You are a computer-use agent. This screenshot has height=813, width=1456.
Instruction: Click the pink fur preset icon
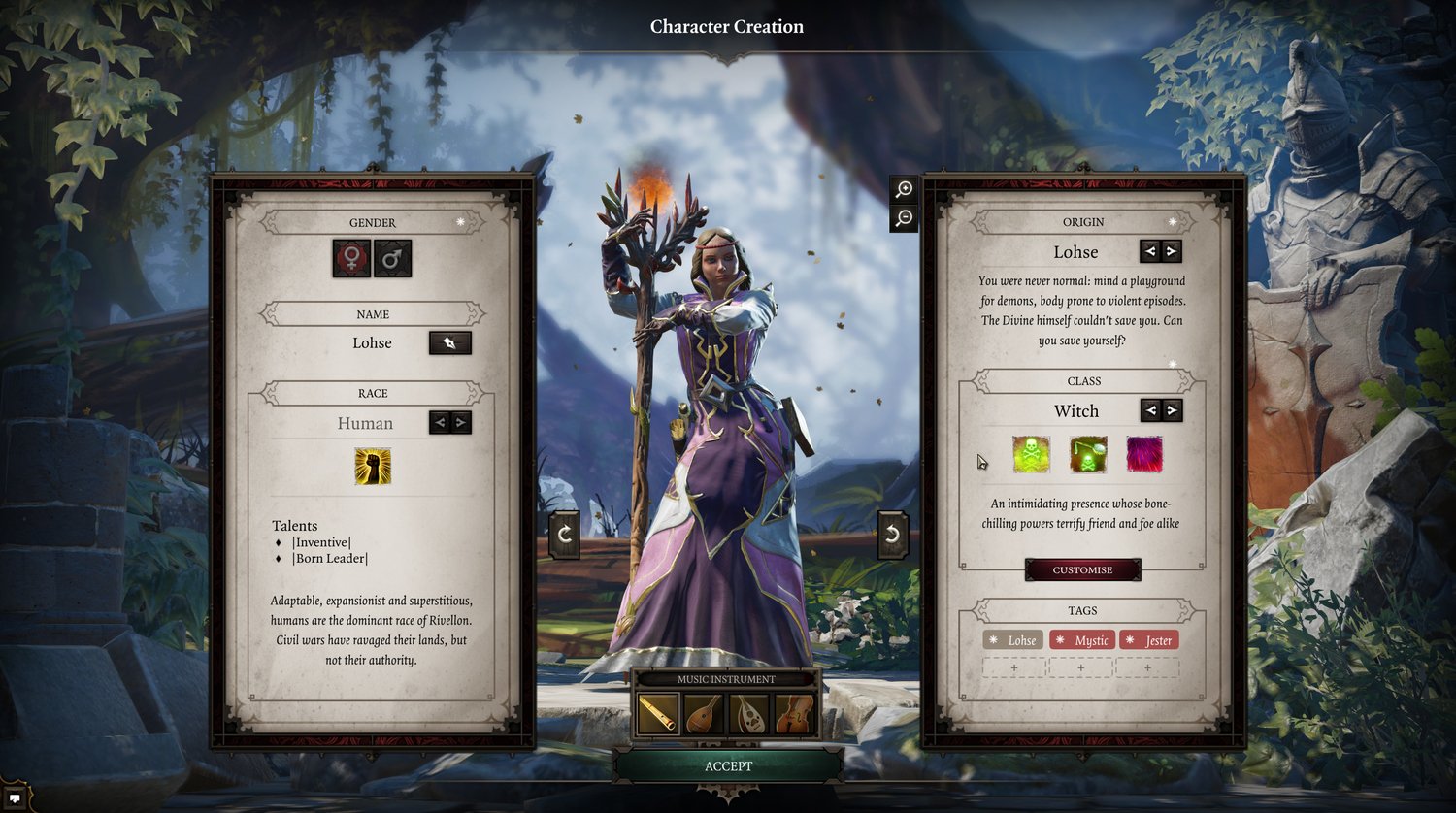tap(1145, 456)
